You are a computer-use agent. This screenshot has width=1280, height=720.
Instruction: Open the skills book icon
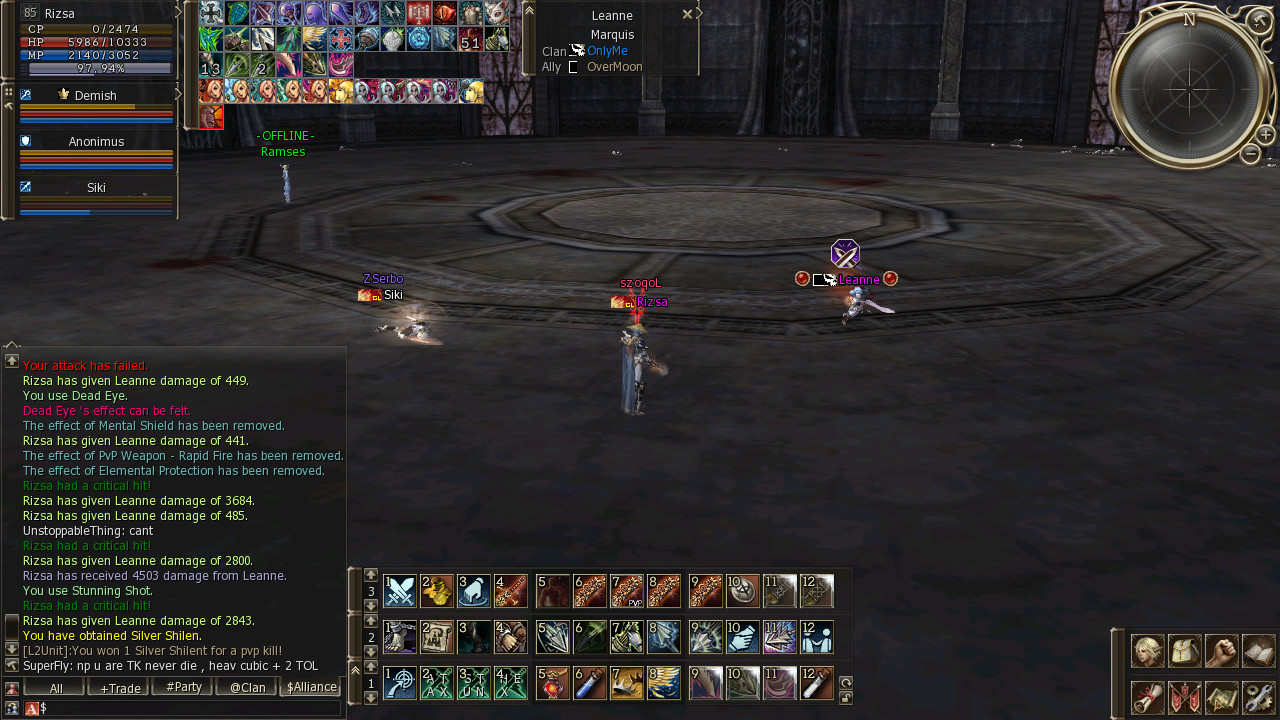(1258, 651)
